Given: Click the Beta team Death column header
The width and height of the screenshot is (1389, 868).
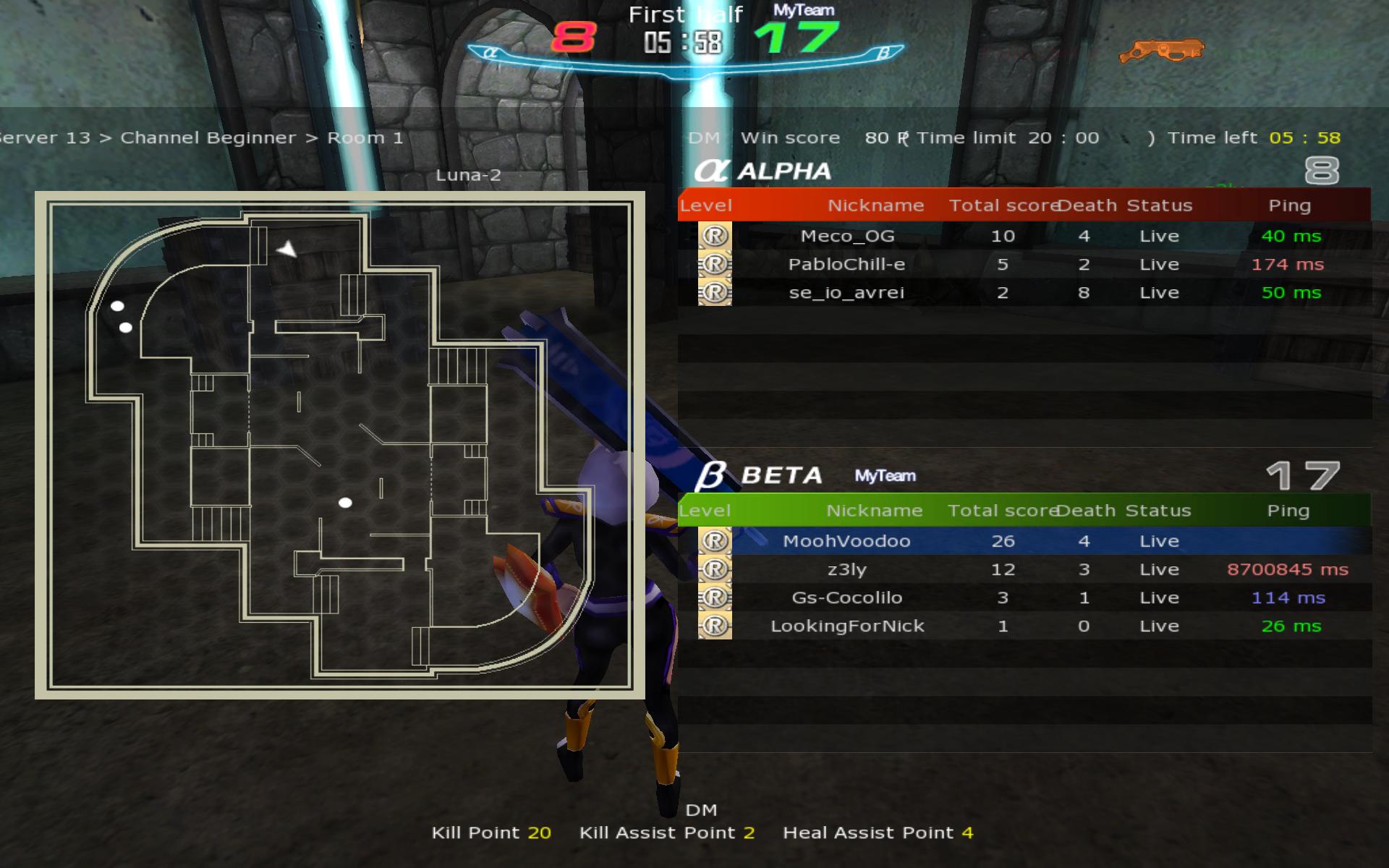Looking at the screenshot, I should pyautogui.click(x=1086, y=511).
